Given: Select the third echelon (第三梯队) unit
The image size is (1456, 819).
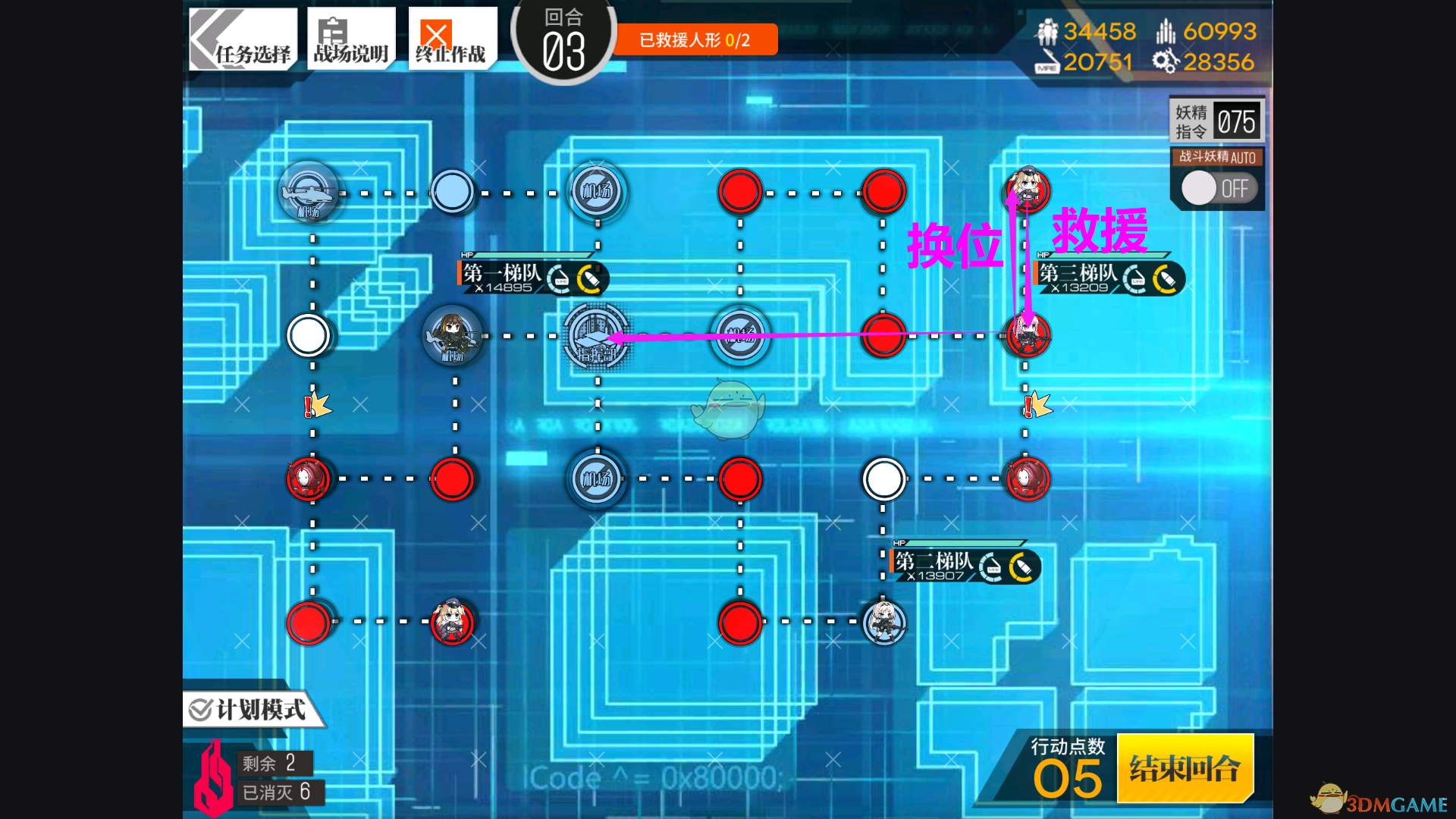Looking at the screenshot, I should 1027,334.
